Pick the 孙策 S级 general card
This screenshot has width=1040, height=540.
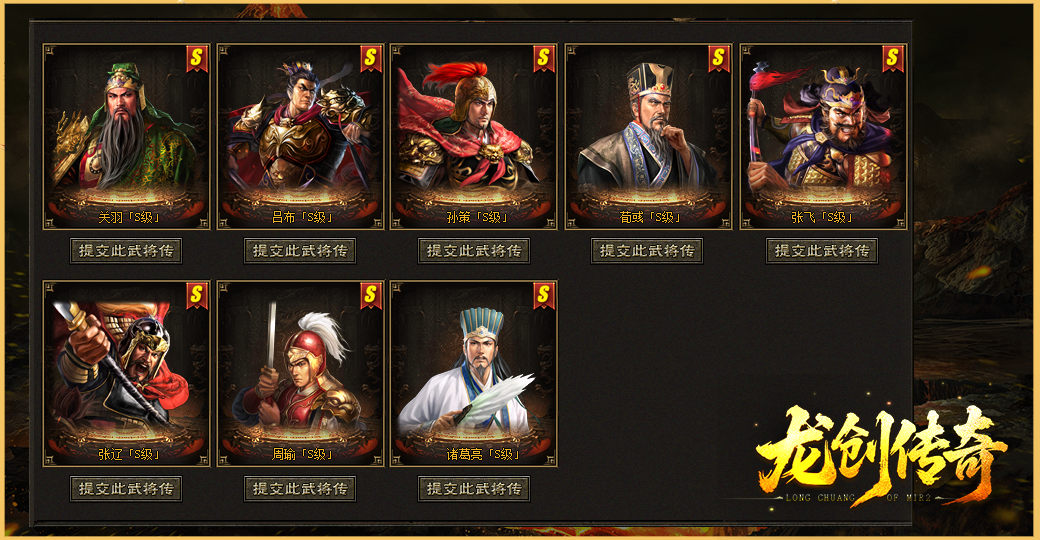[x=474, y=136]
